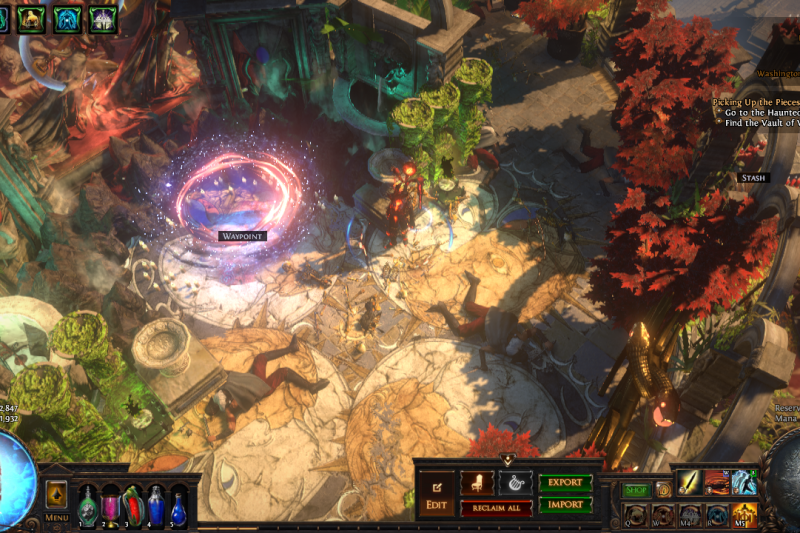
Task: Activate the golden skill on M5
Action: click(744, 516)
